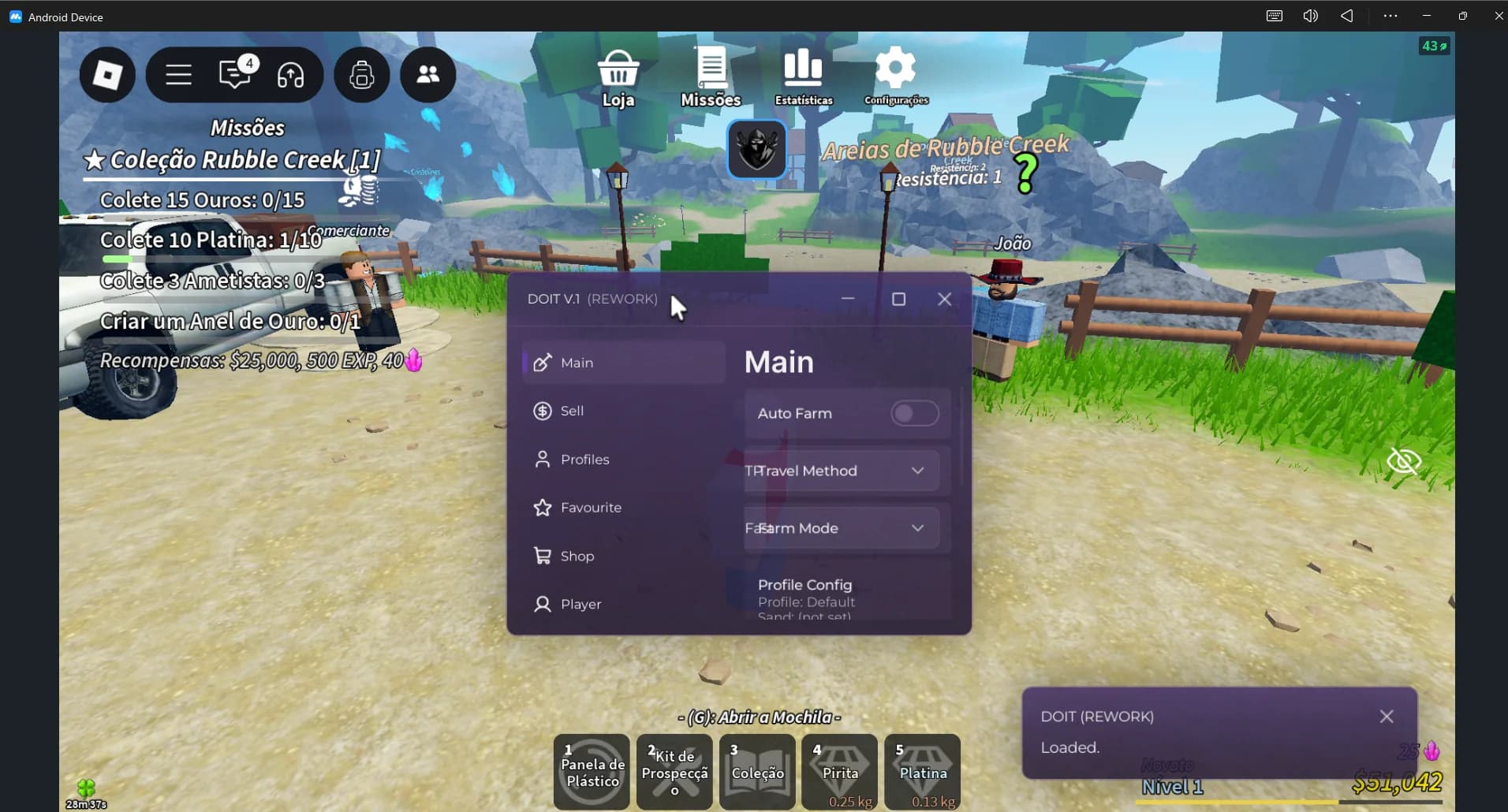Go to the Shop tab
The height and width of the screenshot is (812, 1508).
point(577,557)
